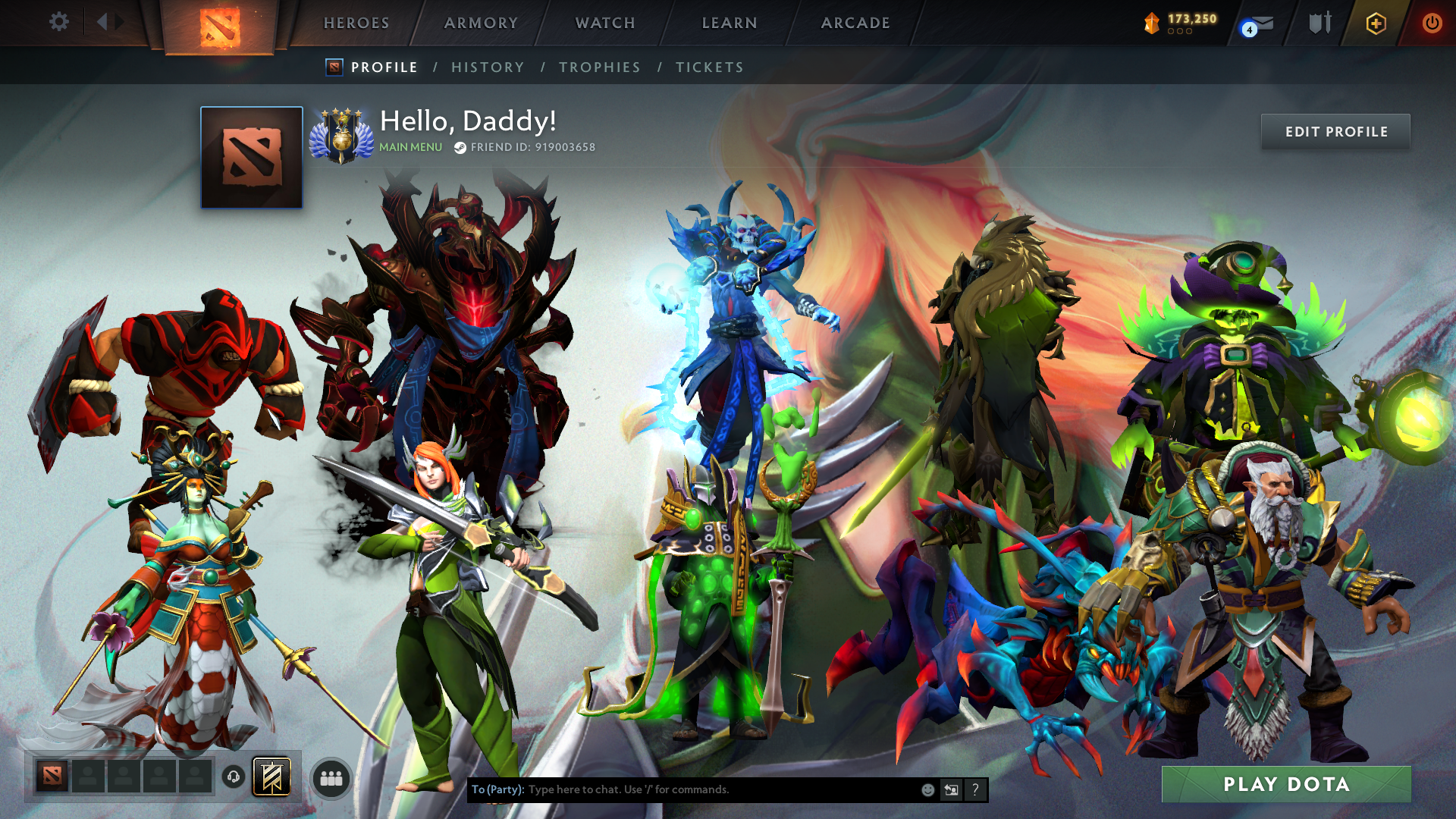Open the ARMORY menu
Viewport: 1456px width, 819px height.
click(x=480, y=23)
